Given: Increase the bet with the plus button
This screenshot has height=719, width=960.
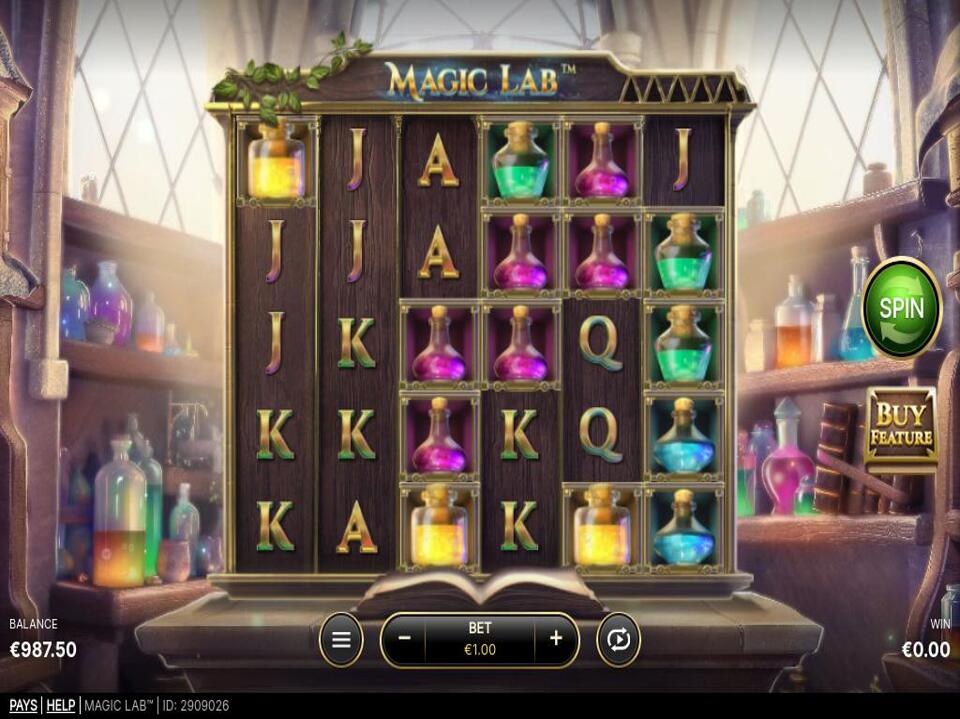Looking at the screenshot, I should pos(556,639).
